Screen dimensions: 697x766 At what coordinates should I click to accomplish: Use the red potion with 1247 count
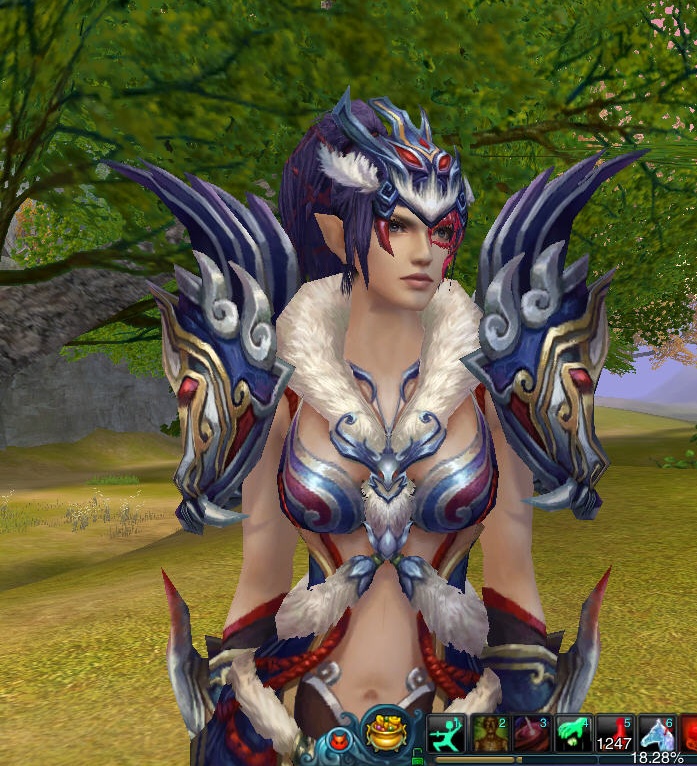coord(615,734)
